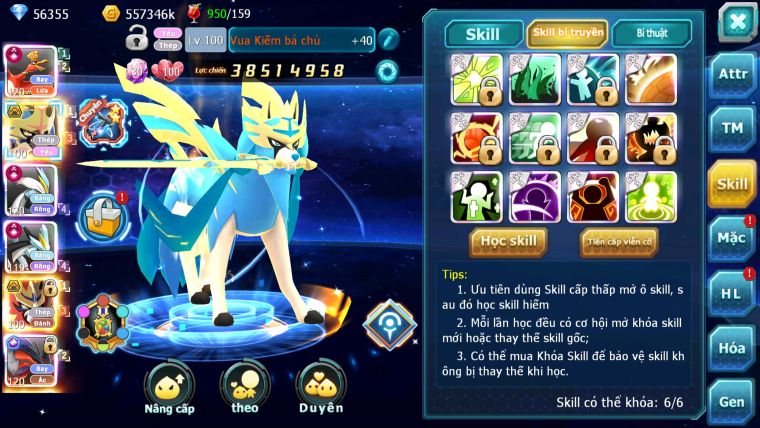The image size is (760, 428).
Task: Switch to the Bí thuật tab
Action: (651, 33)
